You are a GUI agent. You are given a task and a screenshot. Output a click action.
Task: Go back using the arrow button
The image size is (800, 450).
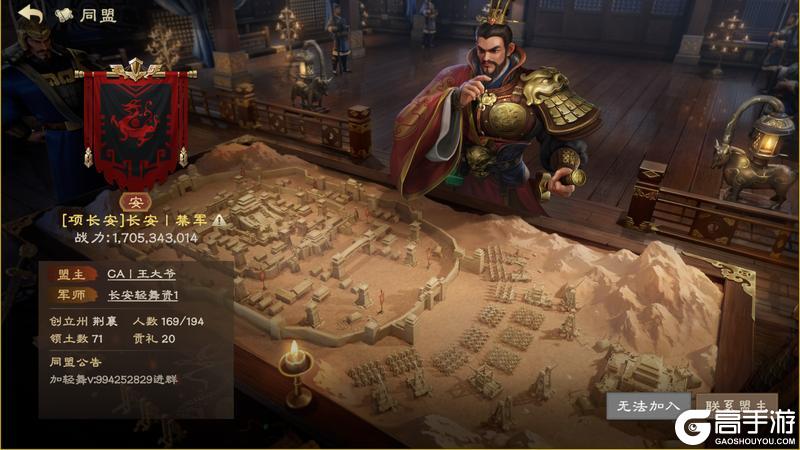[x=30, y=15]
